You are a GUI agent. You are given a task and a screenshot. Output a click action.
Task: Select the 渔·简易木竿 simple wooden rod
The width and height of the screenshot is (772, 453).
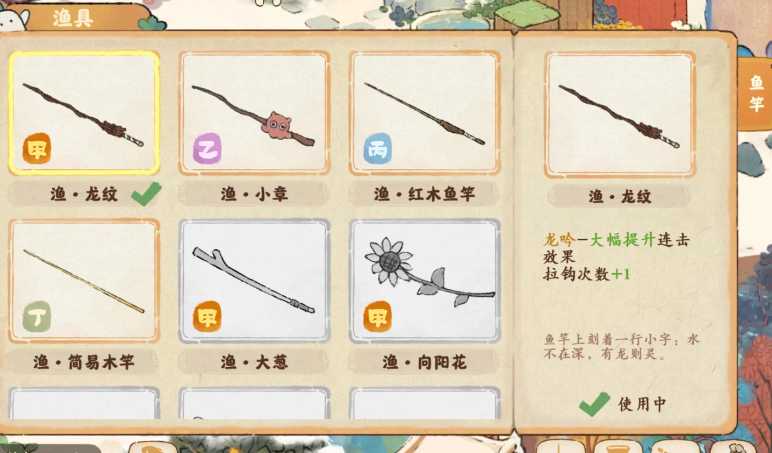[84, 281]
